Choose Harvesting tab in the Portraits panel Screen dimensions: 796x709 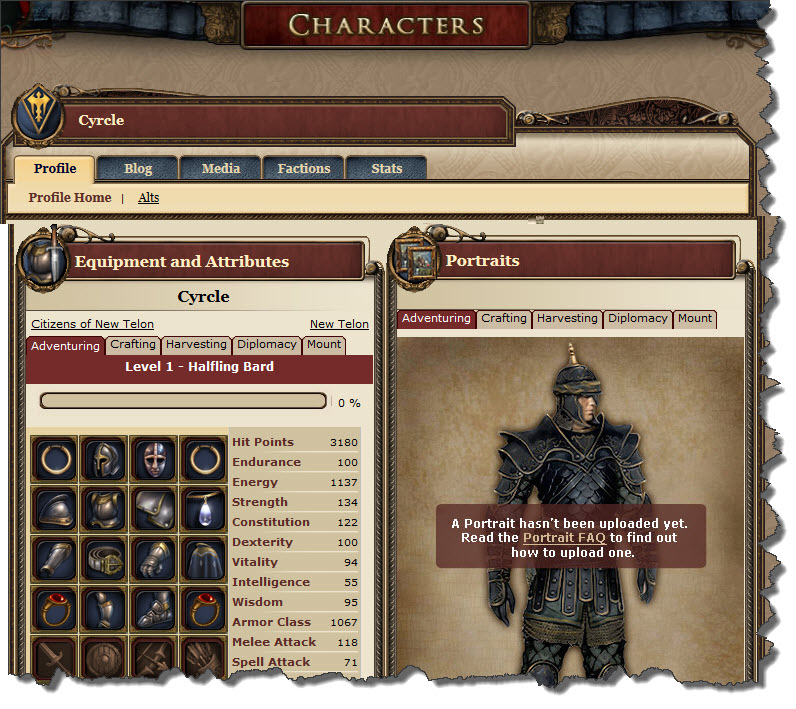tap(567, 318)
